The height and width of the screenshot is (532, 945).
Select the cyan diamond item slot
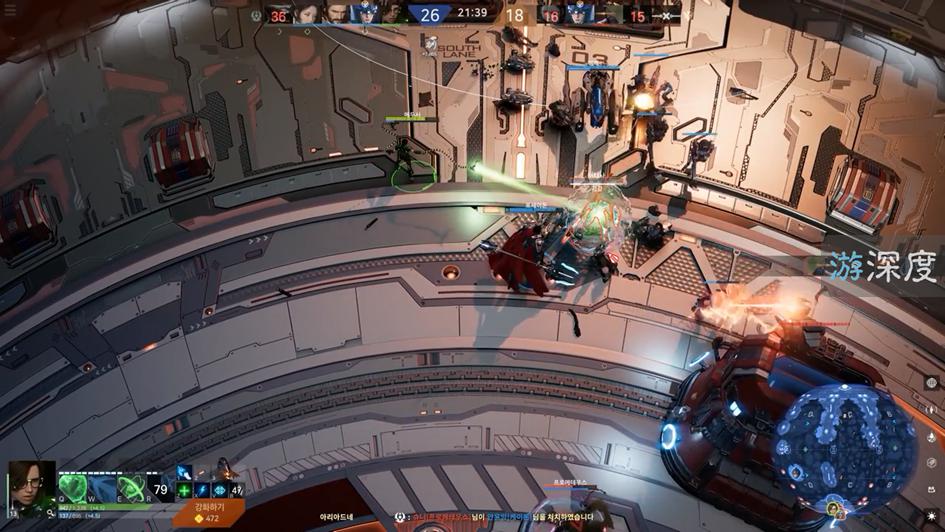(219, 490)
